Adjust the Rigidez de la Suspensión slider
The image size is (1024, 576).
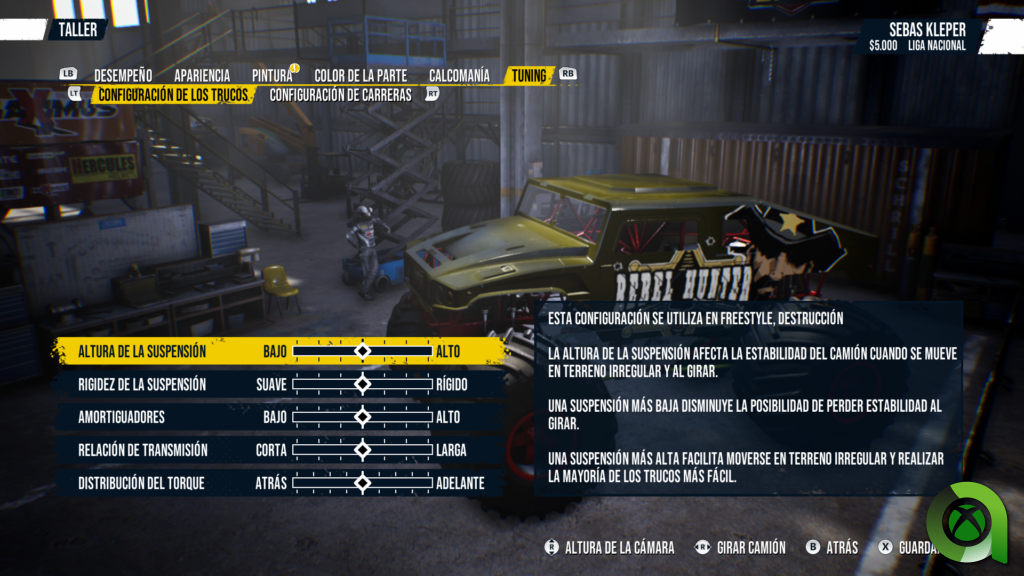pyautogui.click(x=362, y=384)
